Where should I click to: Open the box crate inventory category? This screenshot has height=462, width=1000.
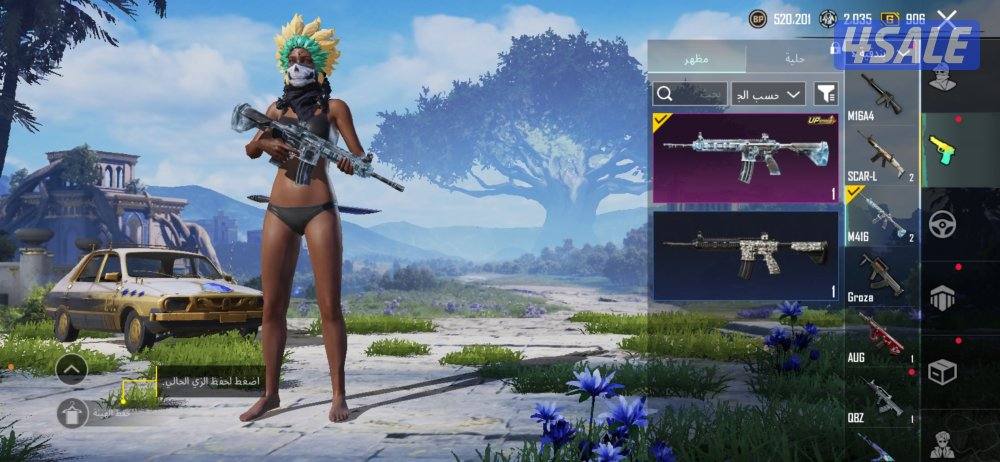click(942, 371)
